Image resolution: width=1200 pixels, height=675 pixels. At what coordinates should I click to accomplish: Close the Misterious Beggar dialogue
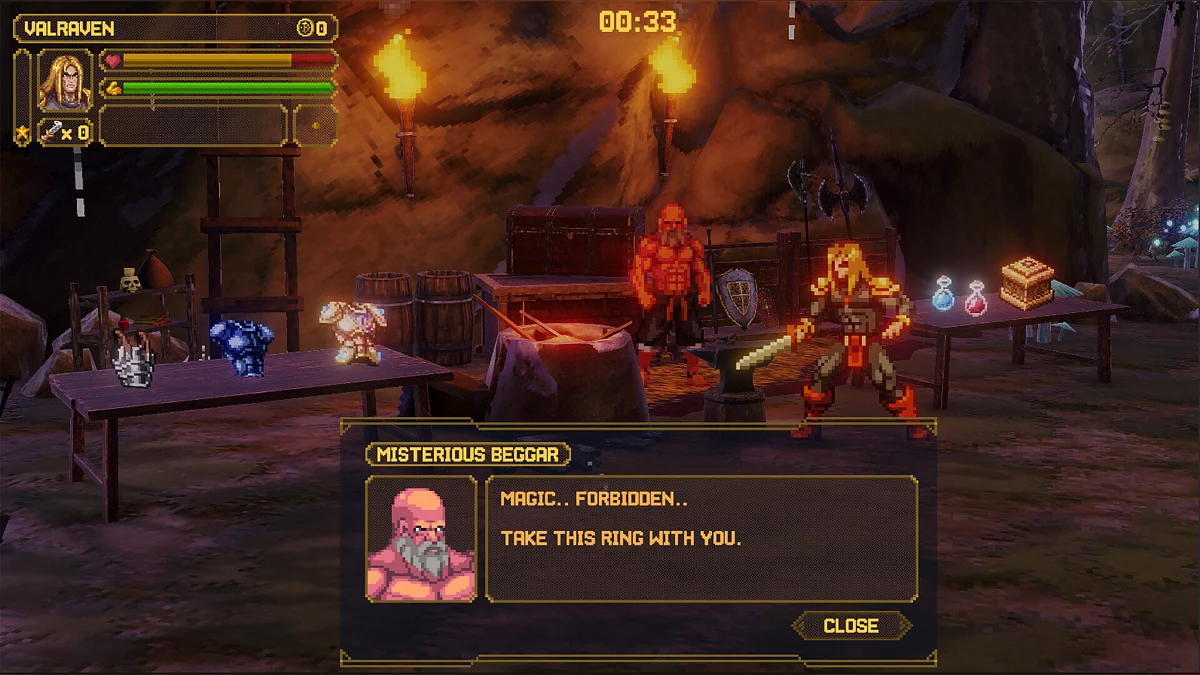pos(851,626)
